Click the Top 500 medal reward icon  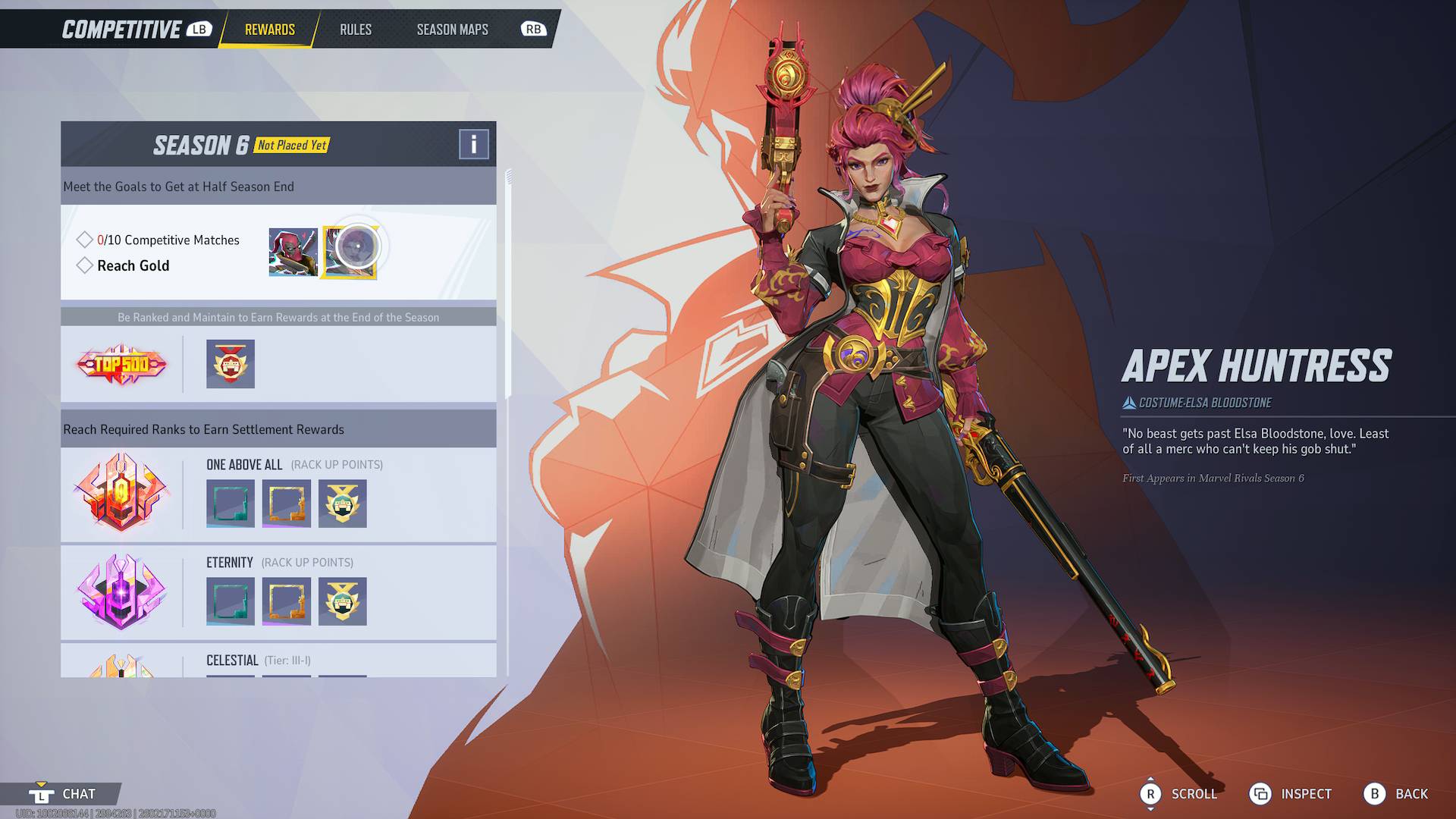coord(230,364)
